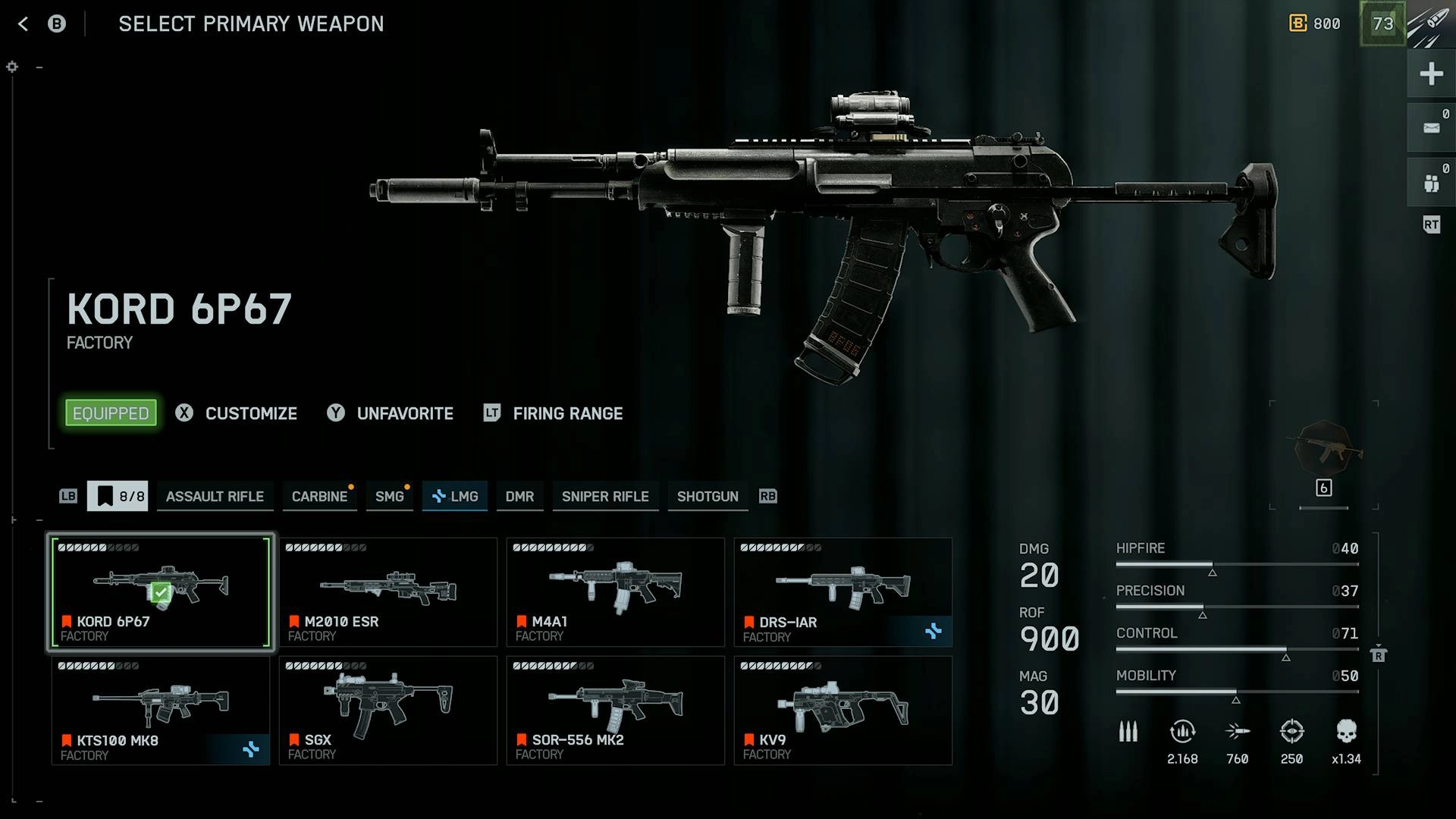
Task: Choose the M2010 ESR weapon tile
Action: click(388, 592)
